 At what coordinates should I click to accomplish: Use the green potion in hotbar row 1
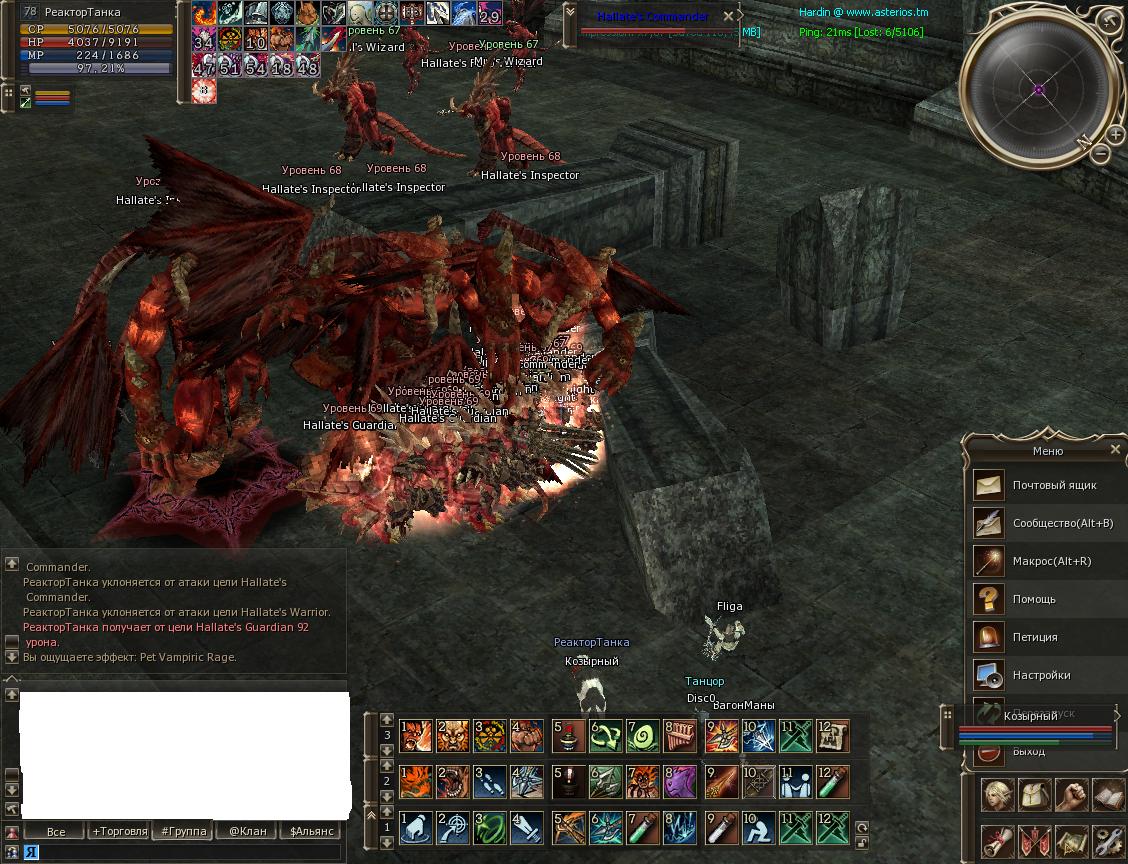[x=643, y=828]
